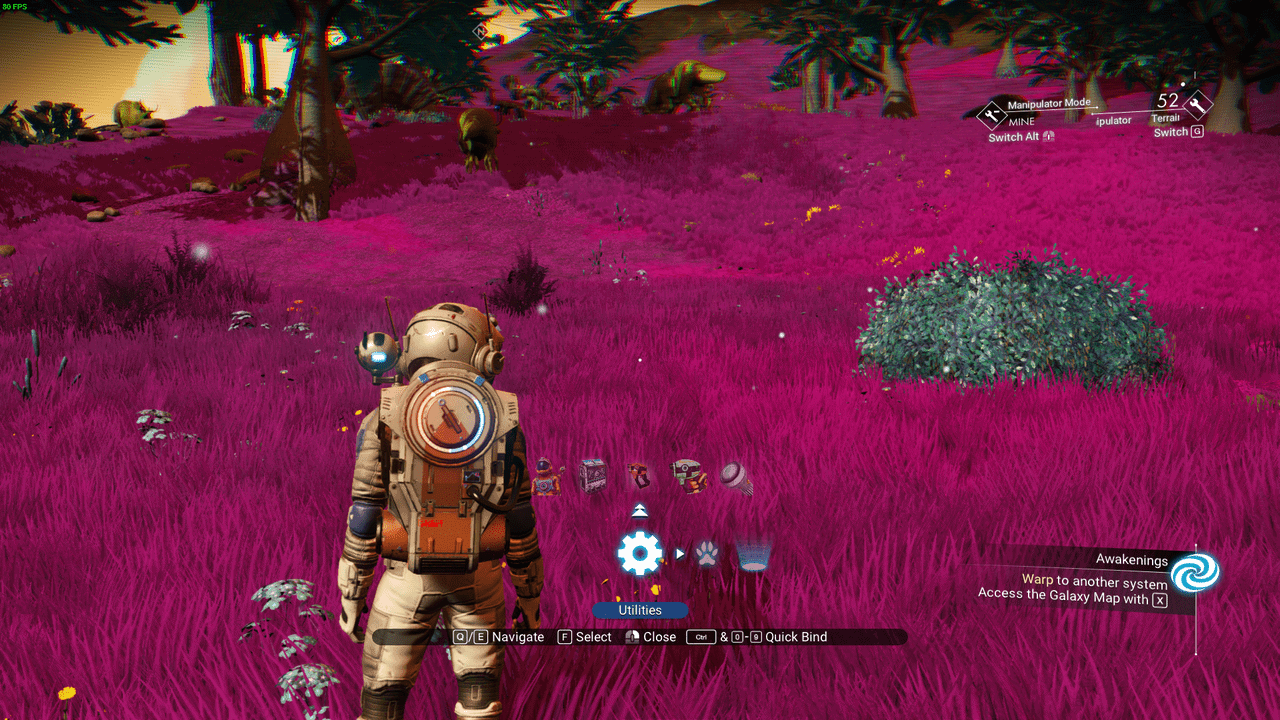Select the Utilities gear icon
Viewport: 1280px width, 720px height.
pyautogui.click(x=640, y=553)
